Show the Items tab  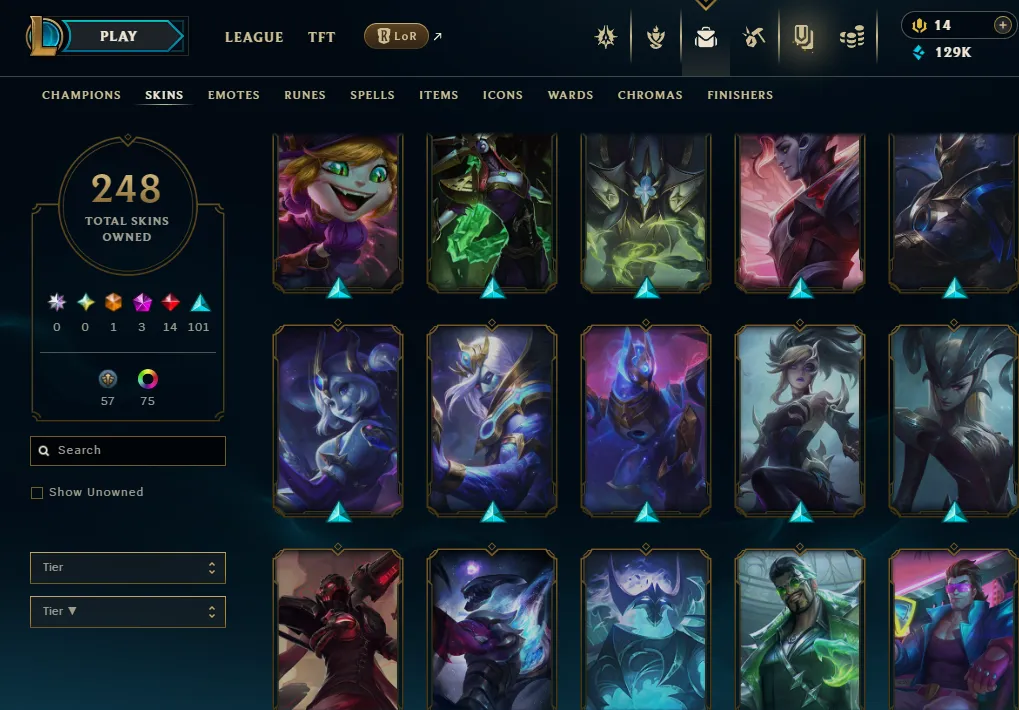(438, 95)
